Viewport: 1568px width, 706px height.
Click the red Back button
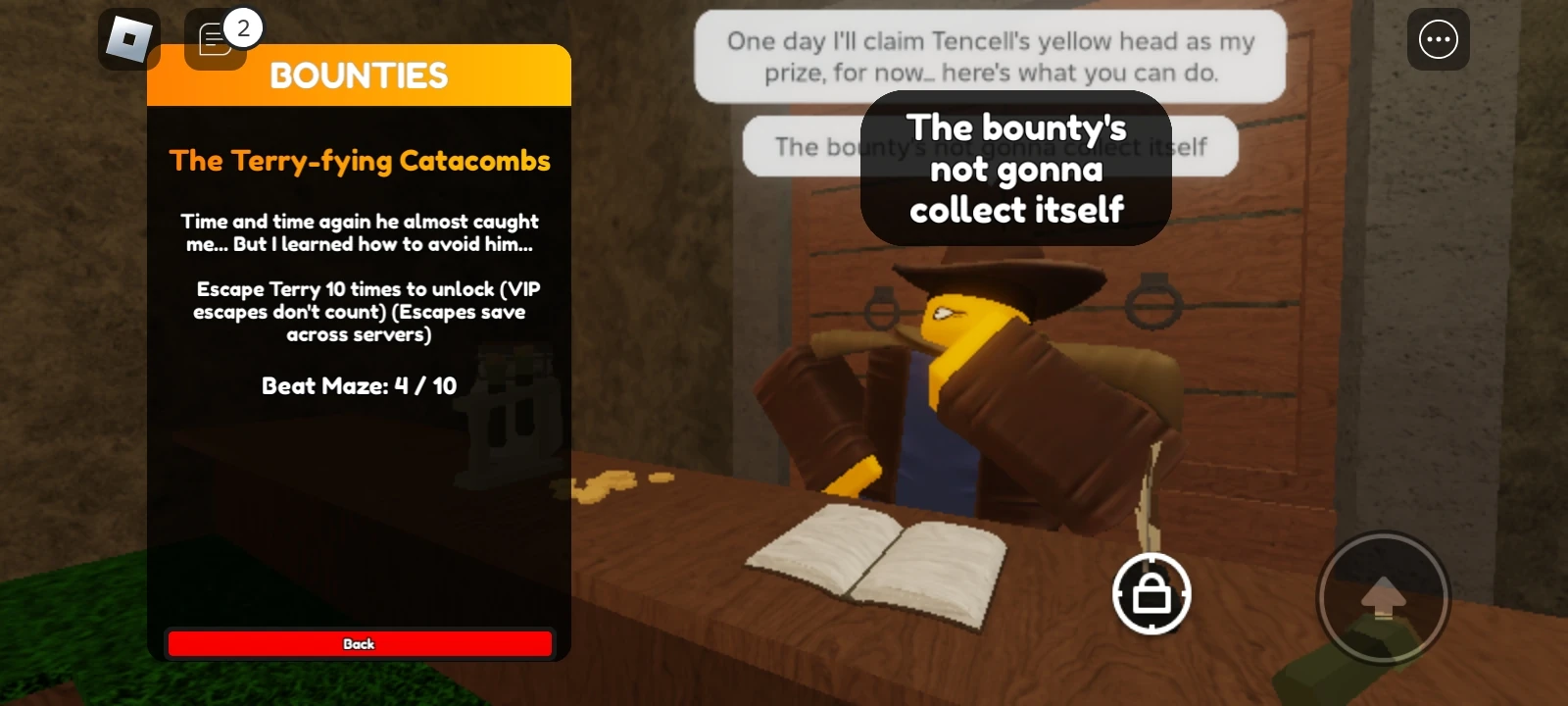pos(359,643)
